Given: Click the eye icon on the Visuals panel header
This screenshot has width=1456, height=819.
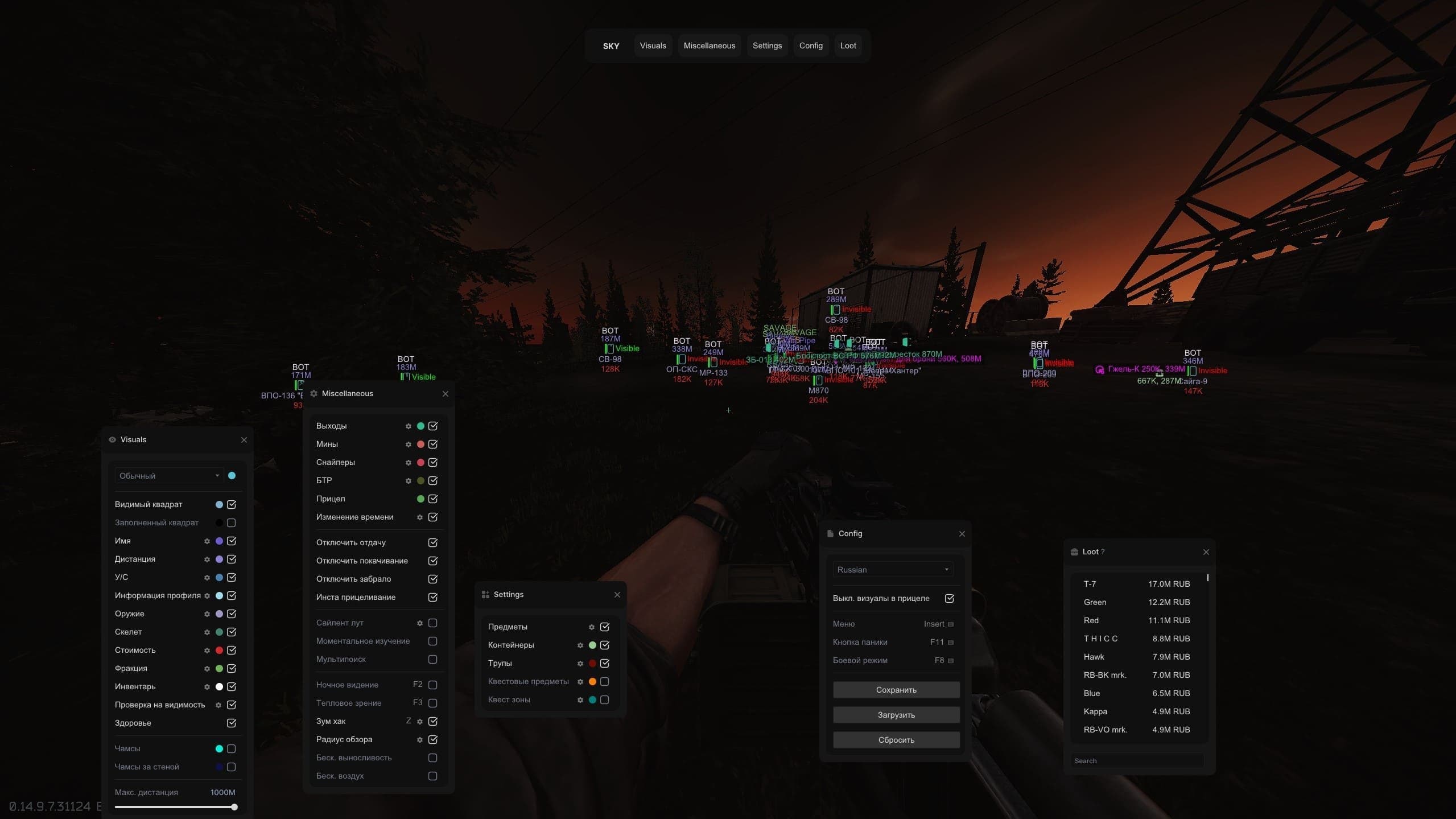Looking at the screenshot, I should [112, 439].
